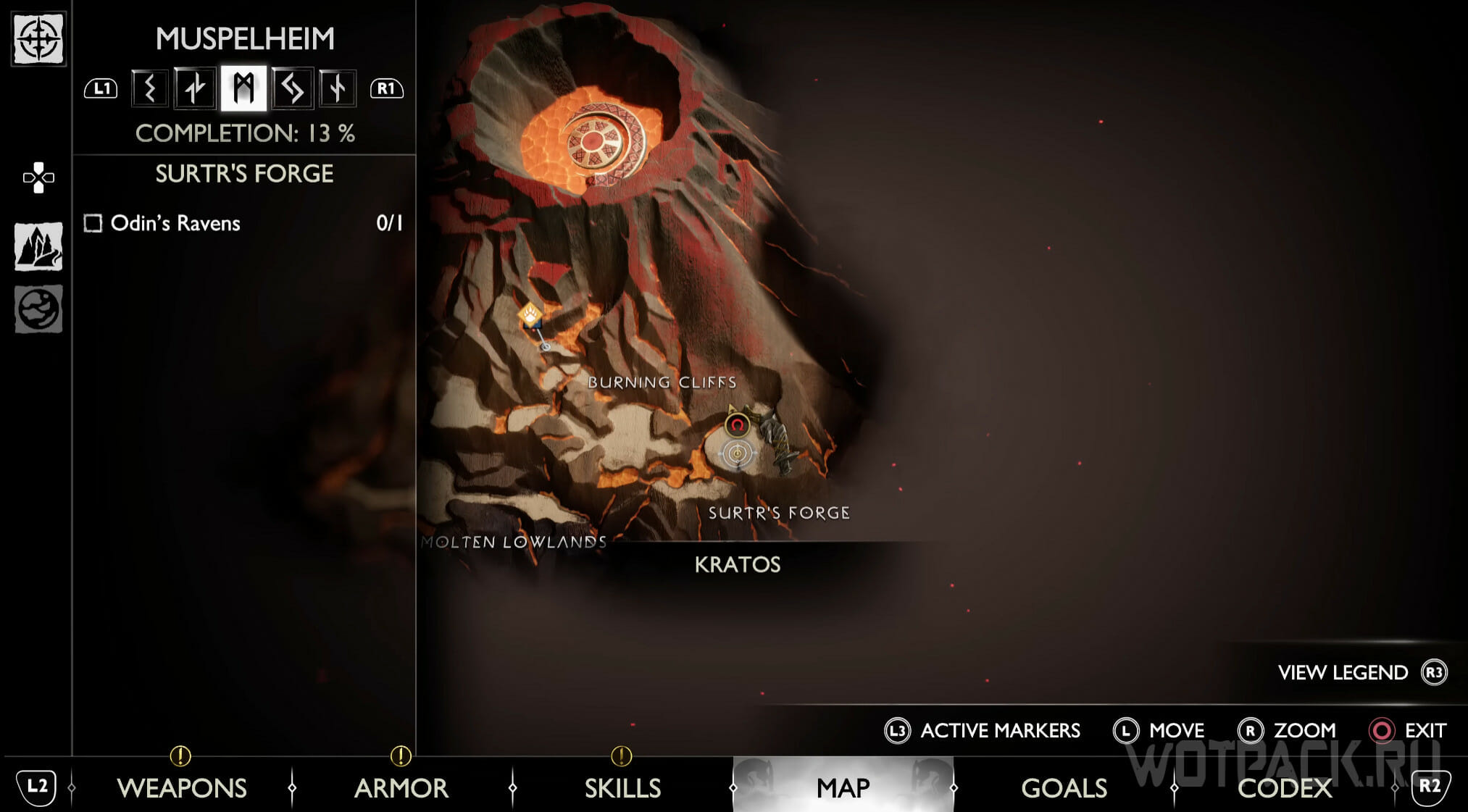Viewport: 1468px width, 812px height.
Task: Choose the globe realm view icon
Action: [38, 309]
